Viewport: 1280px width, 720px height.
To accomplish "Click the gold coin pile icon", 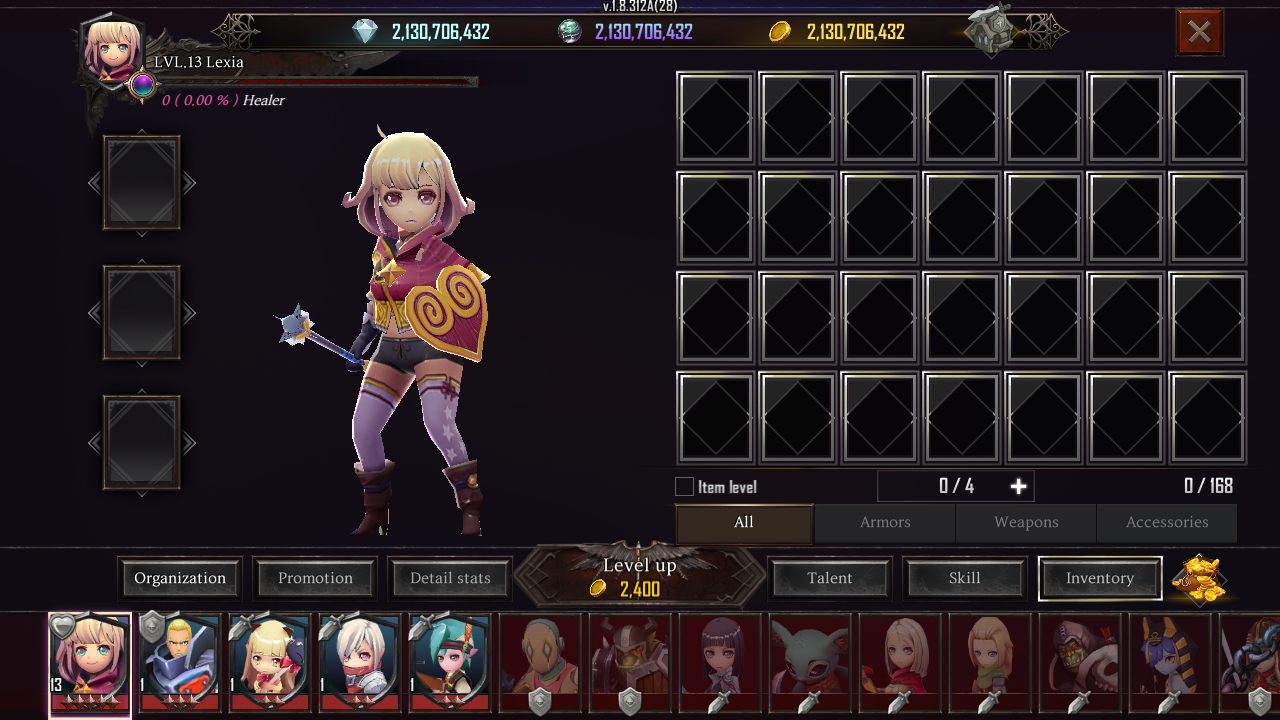I will pyautogui.click(x=1199, y=578).
